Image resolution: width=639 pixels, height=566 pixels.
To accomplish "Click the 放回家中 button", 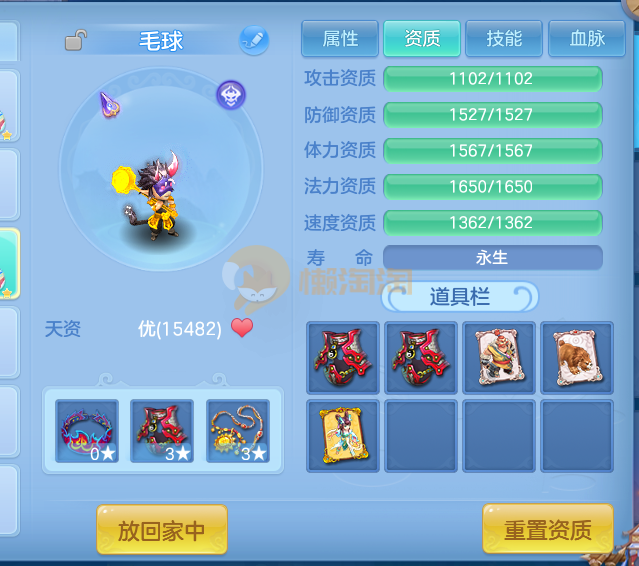I will point(161,530).
